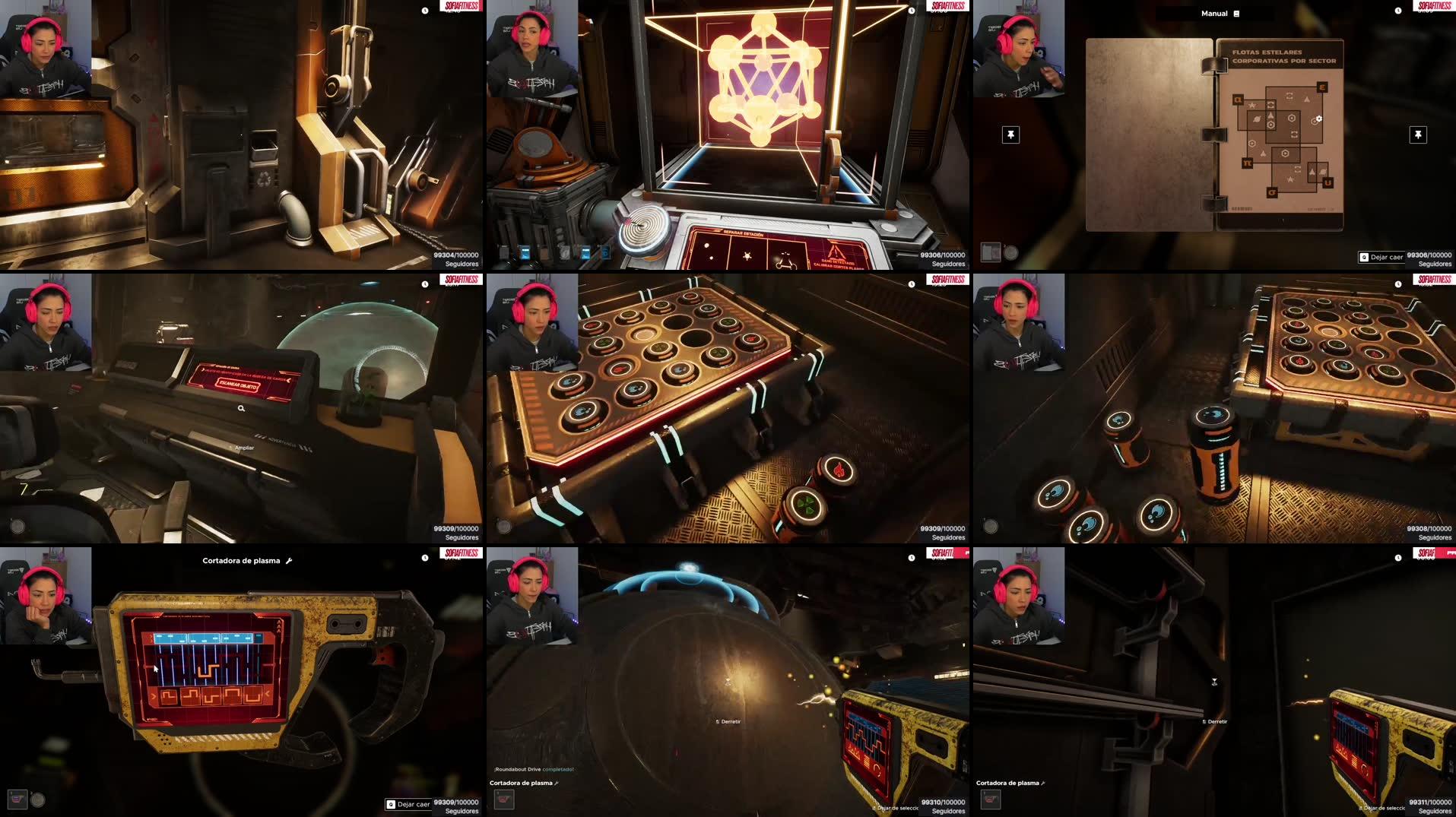Click the book icon beside the Manual title
The height and width of the screenshot is (817, 1456).
click(x=1235, y=13)
